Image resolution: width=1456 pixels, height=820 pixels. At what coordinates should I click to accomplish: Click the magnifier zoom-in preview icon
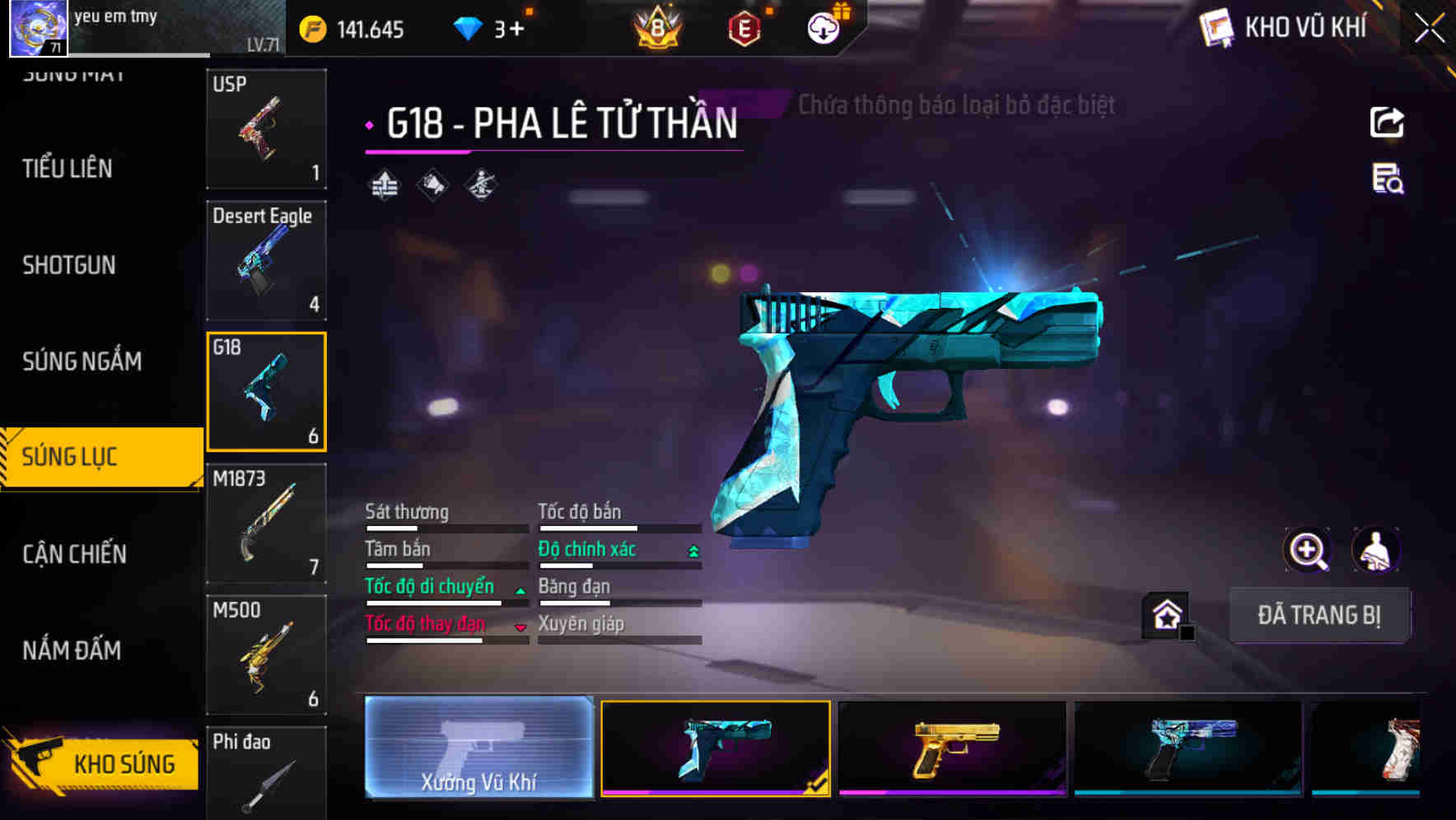pyautogui.click(x=1309, y=550)
